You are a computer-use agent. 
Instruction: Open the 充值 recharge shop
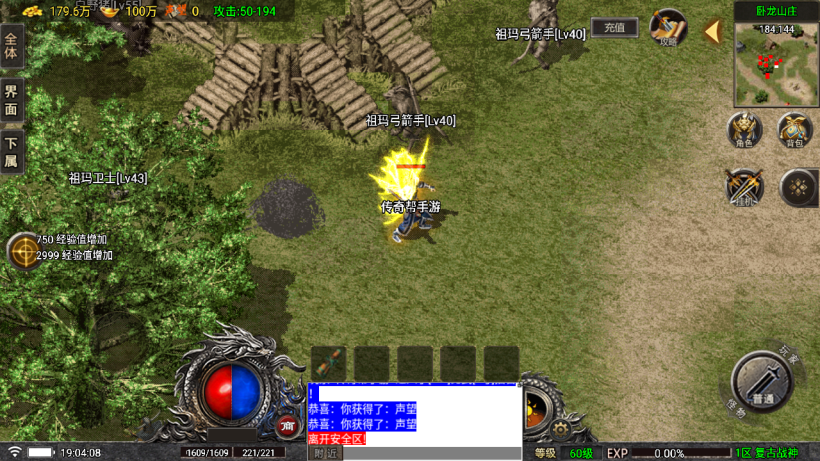pyautogui.click(x=614, y=28)
